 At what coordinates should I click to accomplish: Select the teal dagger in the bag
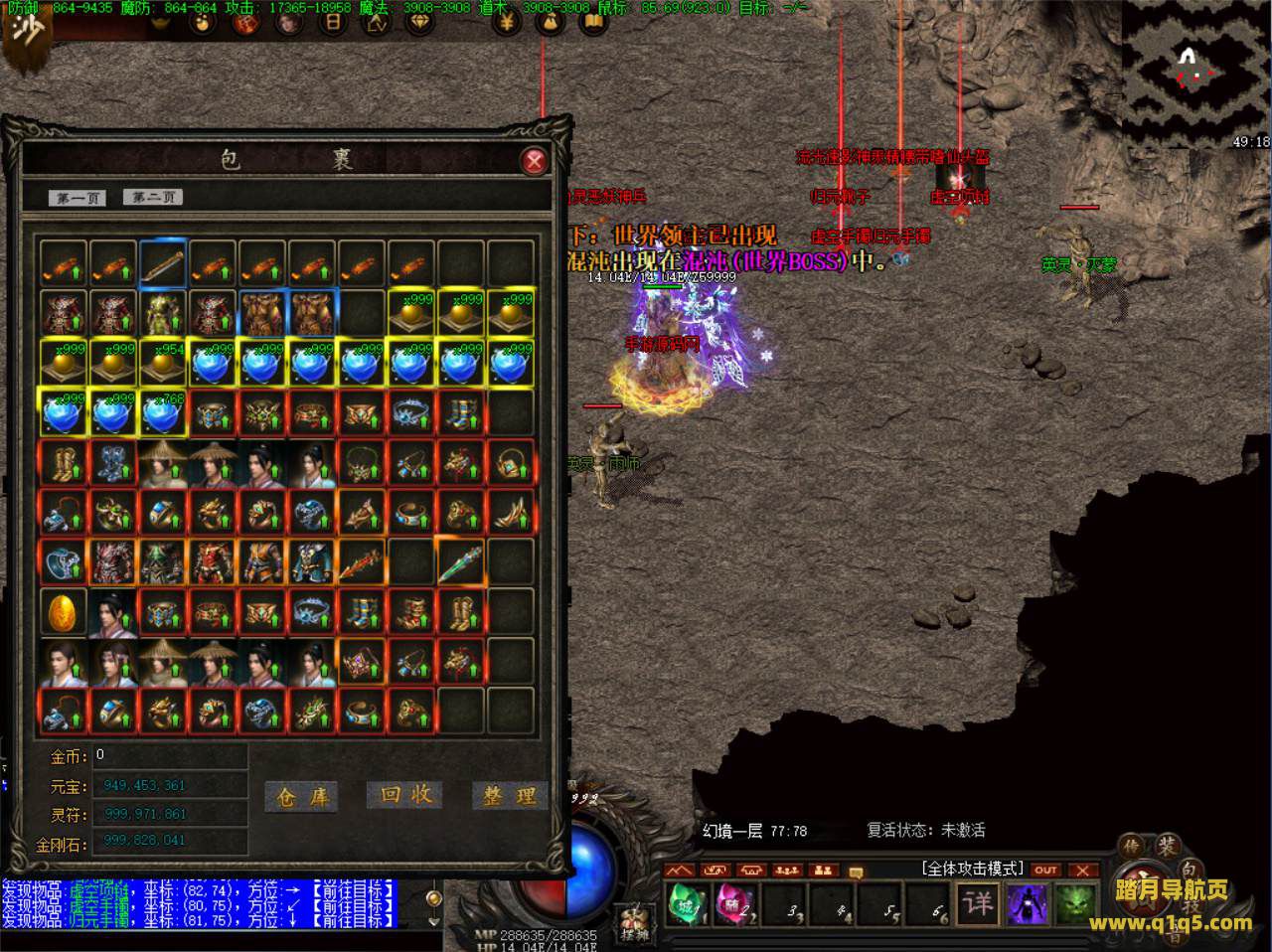pyautogui.click(x=460, y=563)
